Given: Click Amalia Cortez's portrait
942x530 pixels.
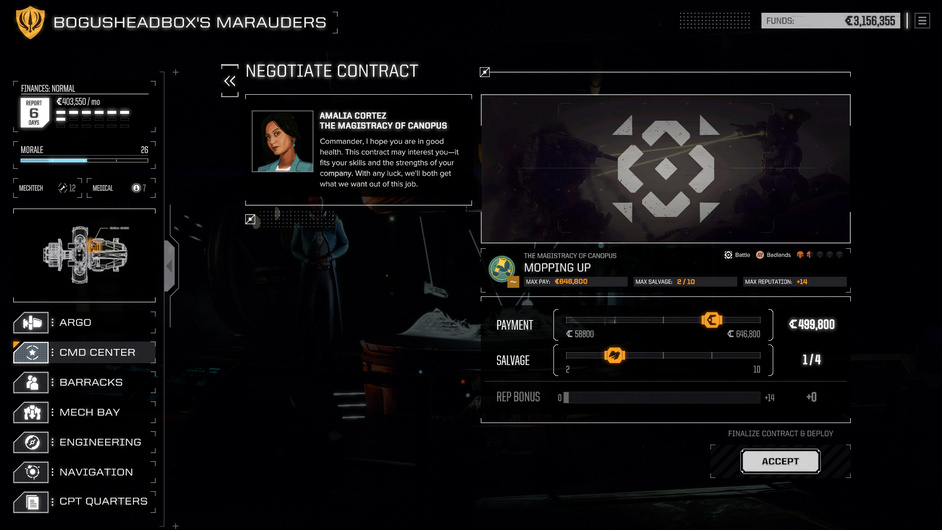Looking at the screenshot, I should (282, 141).
